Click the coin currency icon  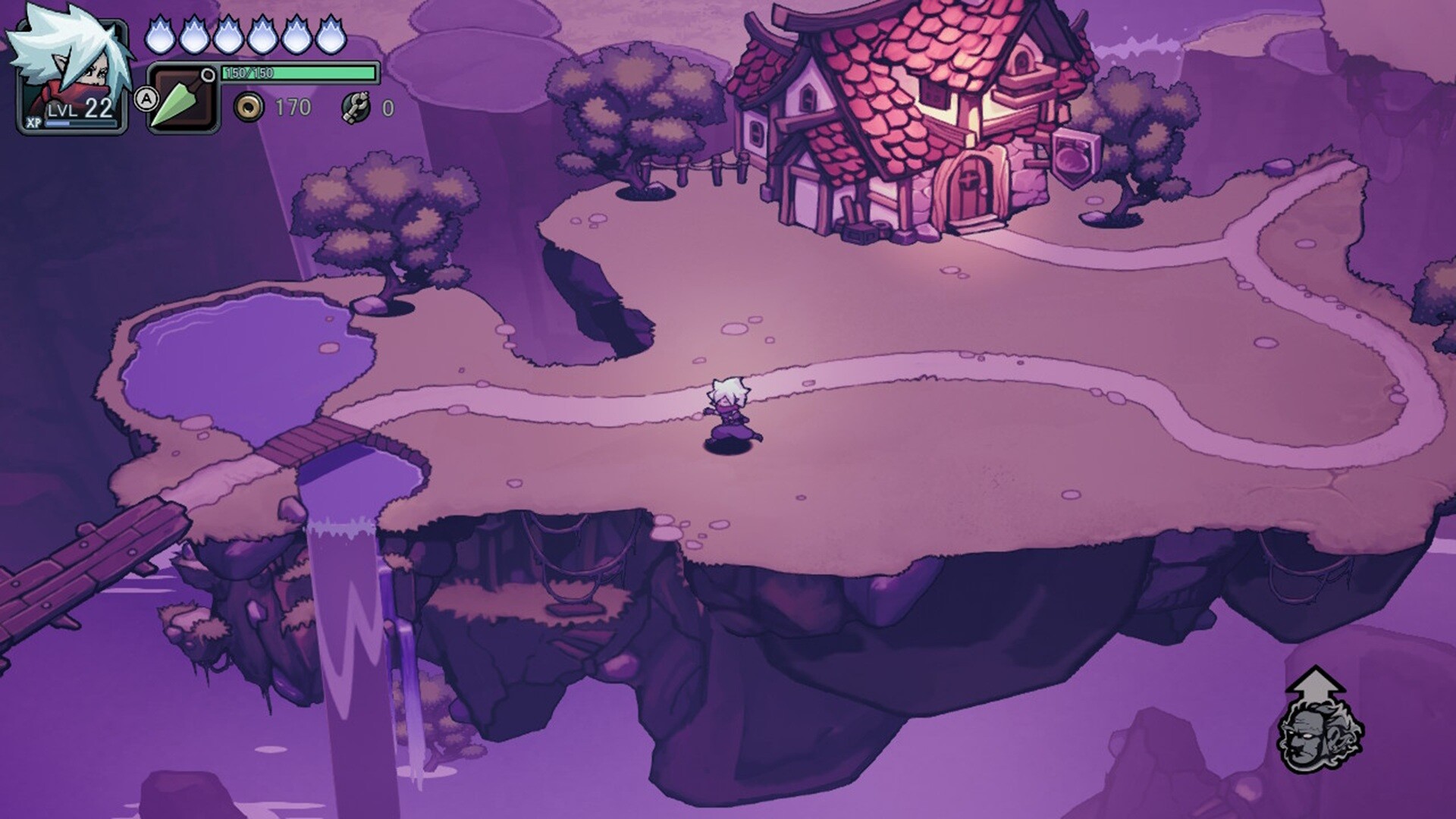click(250, 108)
